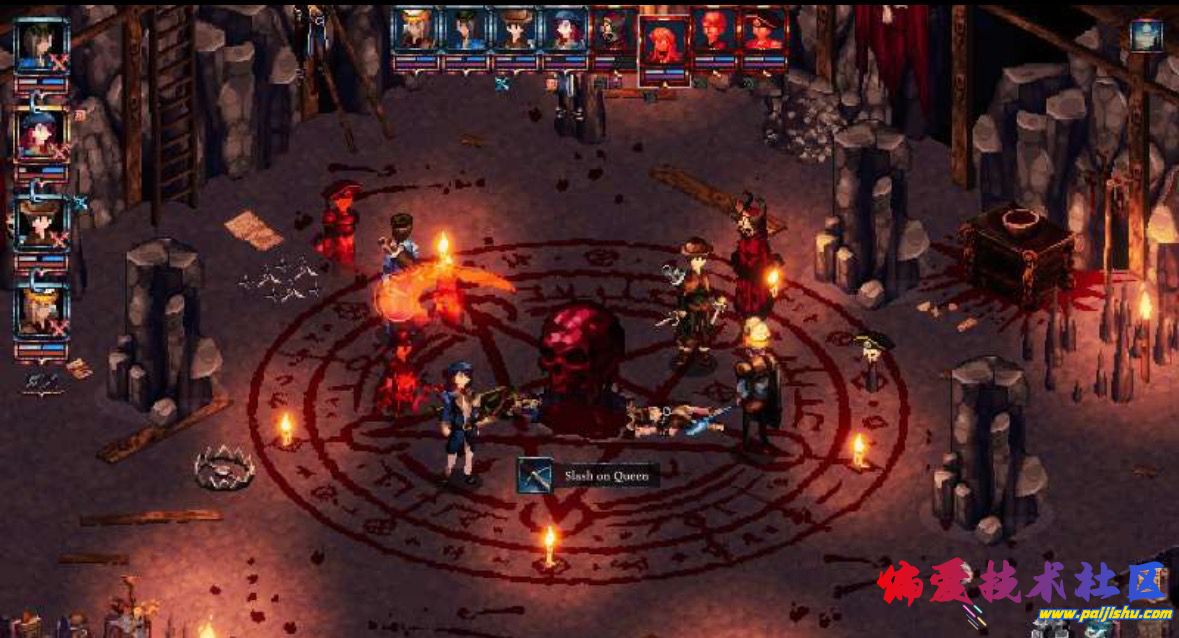This screenshot has width=1179, height=638.
Task: Choose the blue-hat redhead in the turn order bar
Action: coord(565,30)
